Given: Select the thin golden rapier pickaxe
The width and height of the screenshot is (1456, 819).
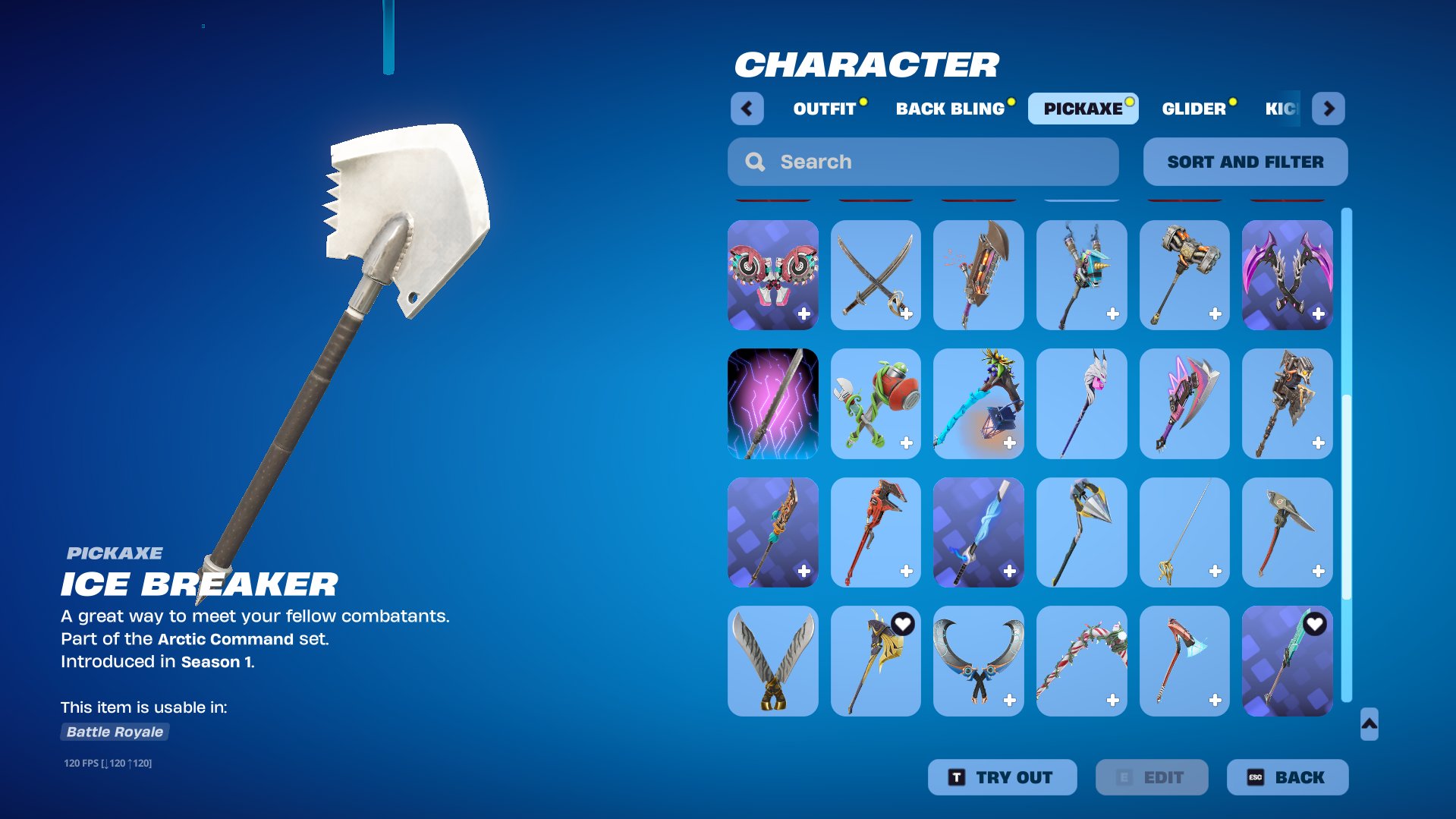Looking at the screenshot, I should coord(1184,532).
